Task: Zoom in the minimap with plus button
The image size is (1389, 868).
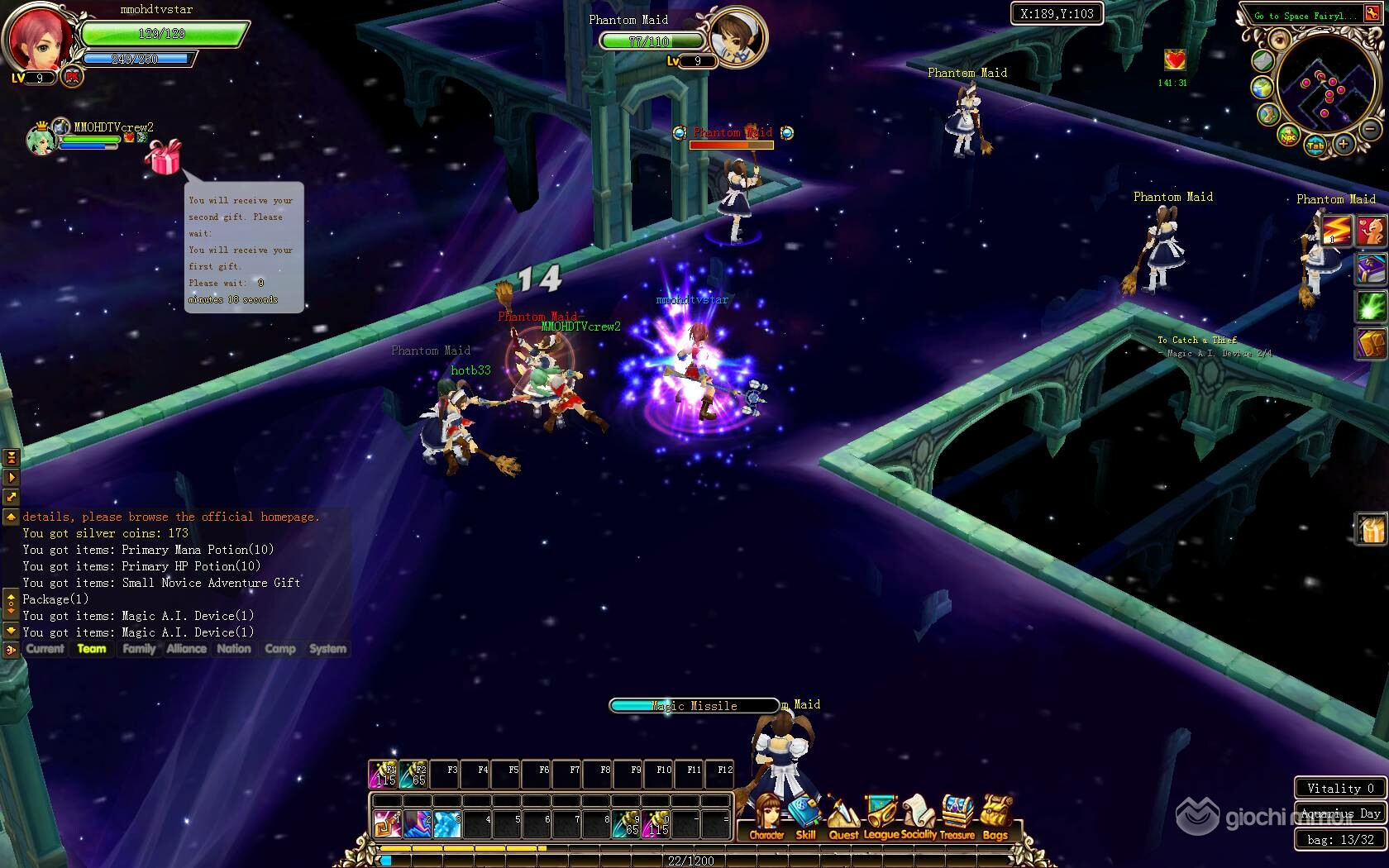Action: point(1344,145)
